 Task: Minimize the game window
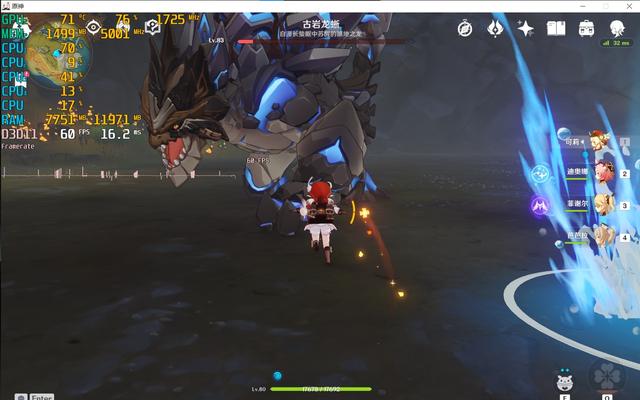pos(582,6)
